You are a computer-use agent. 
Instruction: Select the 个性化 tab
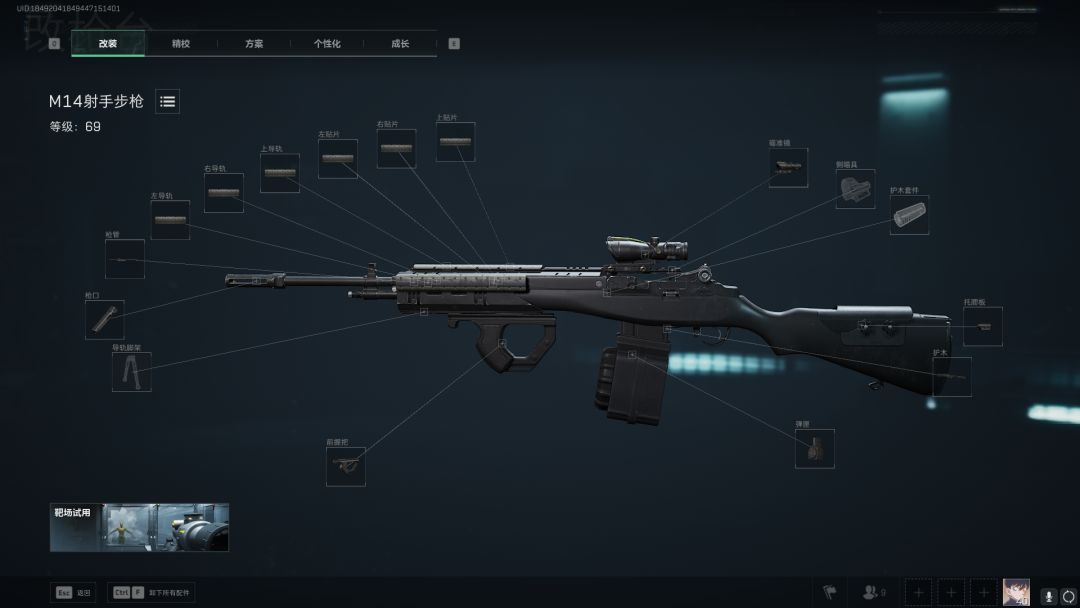pyautogui.click(x=327, y=44)
